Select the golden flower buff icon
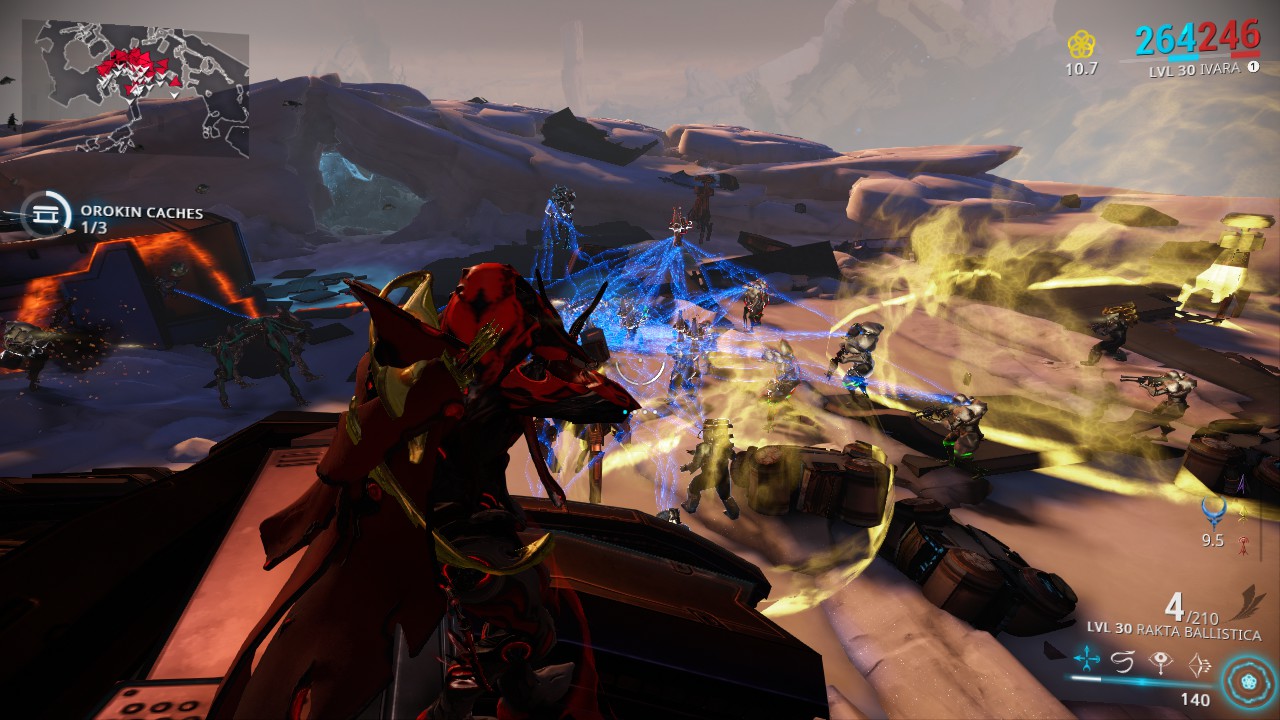 pos(1080,45)
